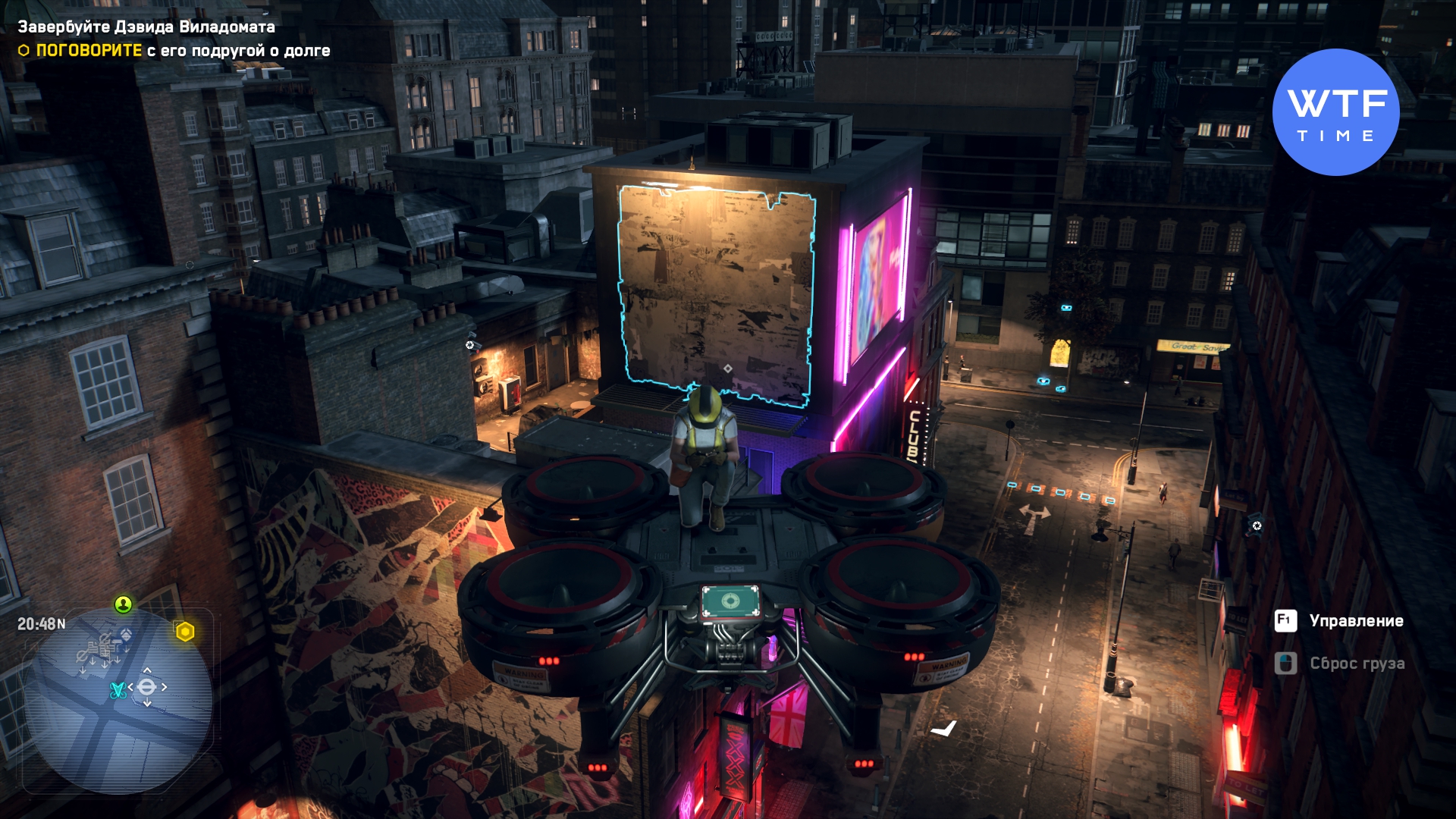Select the green operative marker on the minimap

coord(123,604)
